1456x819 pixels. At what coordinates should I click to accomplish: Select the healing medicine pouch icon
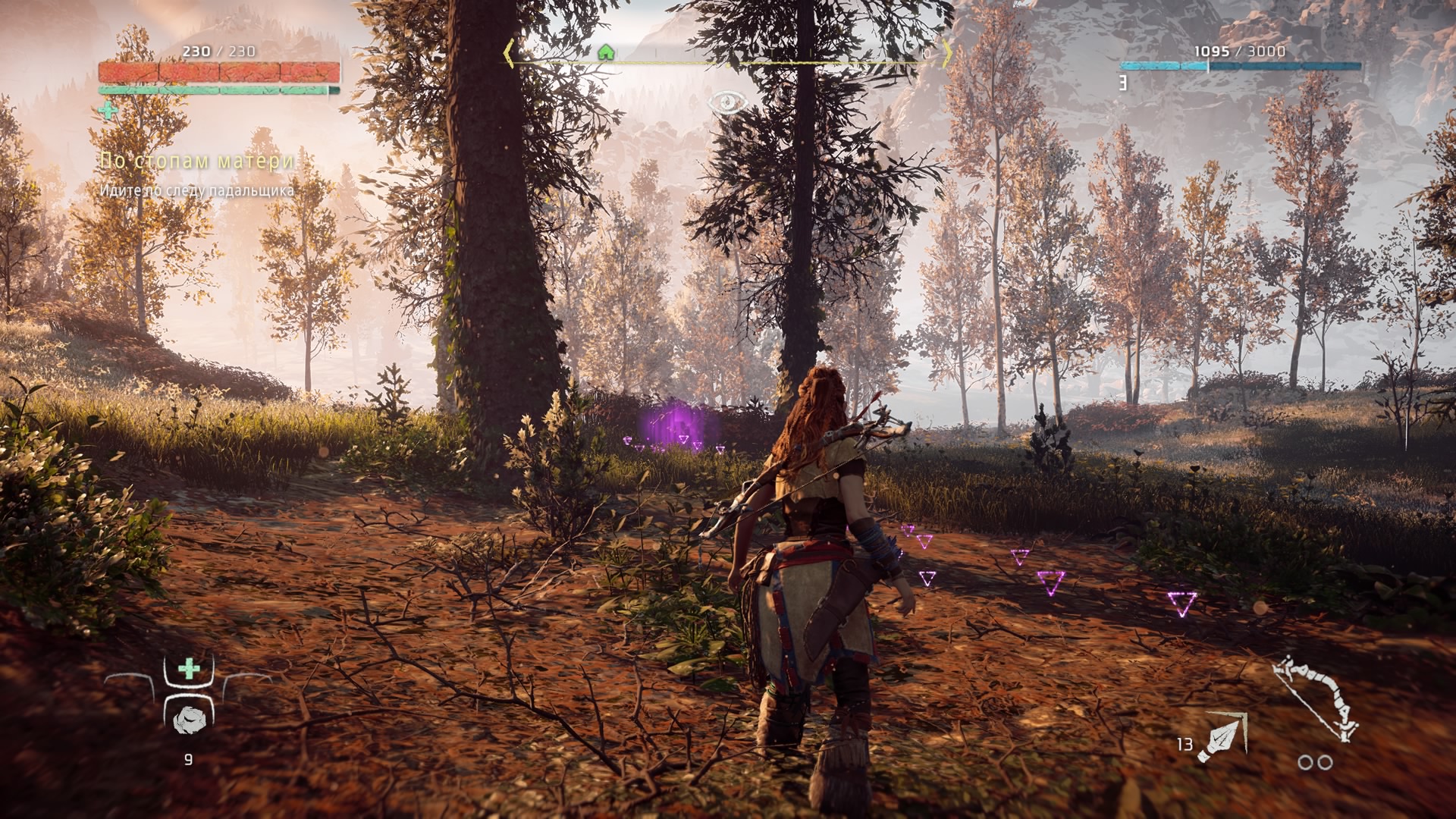coord(189,669)
